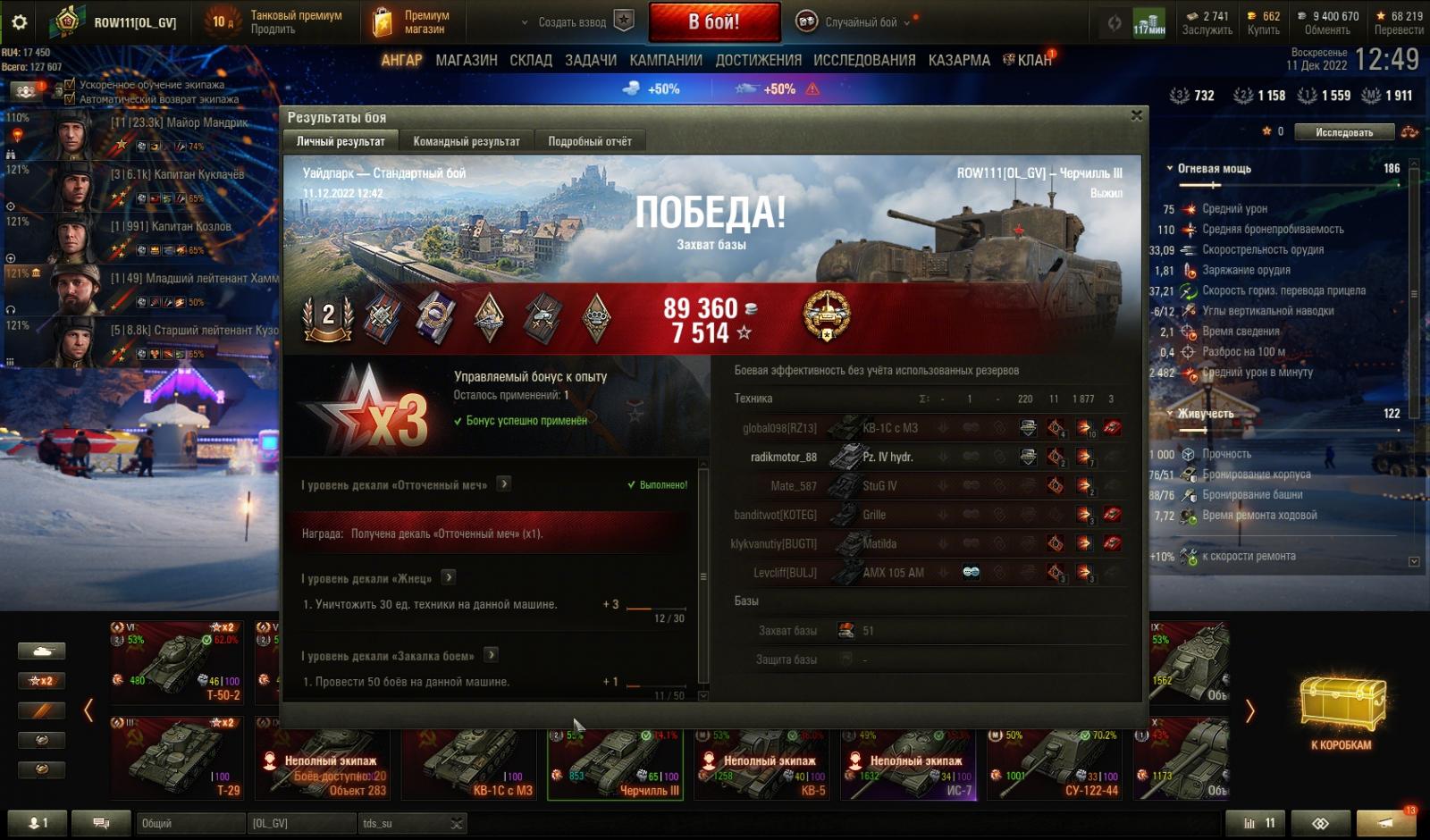The height and width of the screenshot is (840, 1430).
Task: Open the МАГАЗИН menu
Action: pyautogui.click(x=466, y=60)
